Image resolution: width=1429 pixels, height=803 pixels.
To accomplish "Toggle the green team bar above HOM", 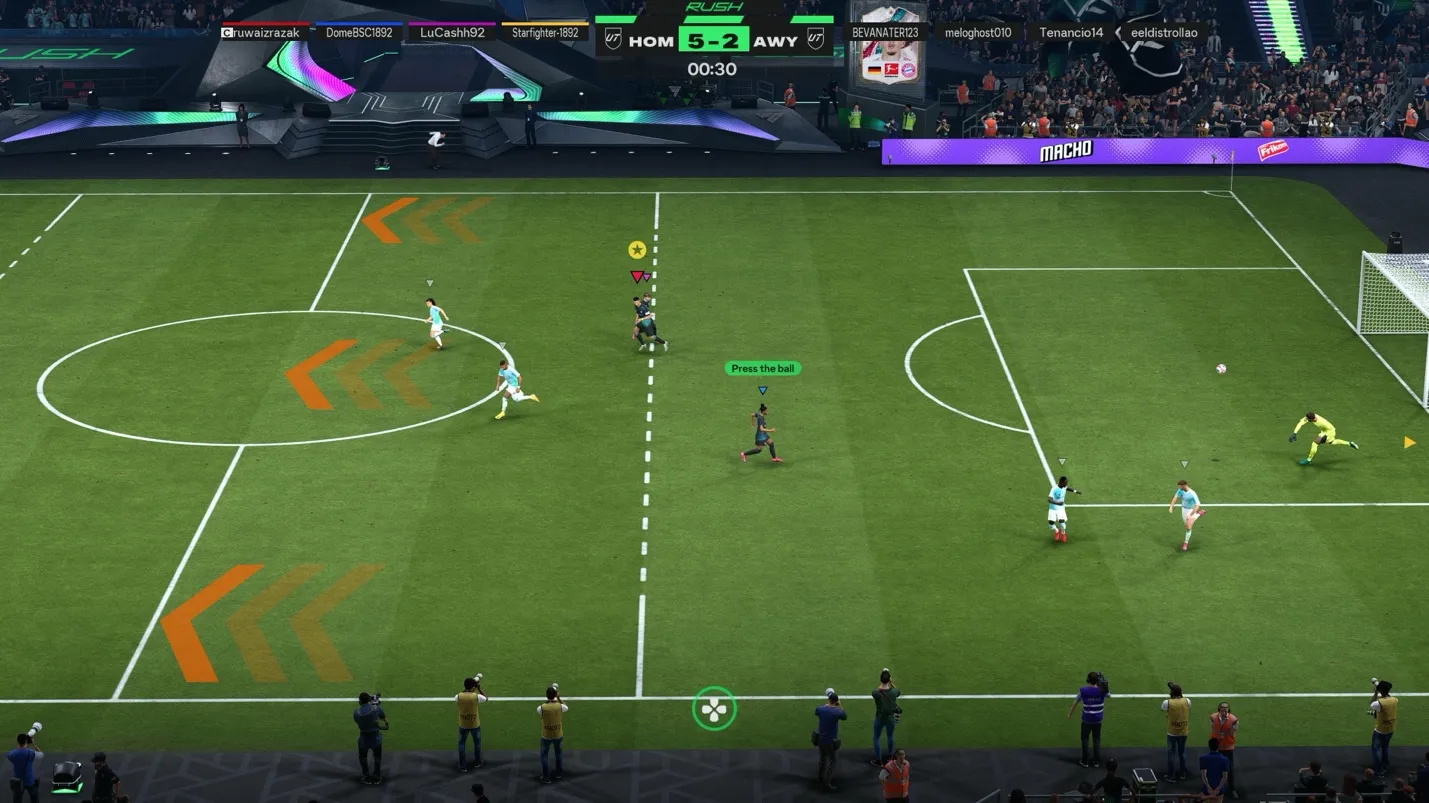I will click(615, 19).
